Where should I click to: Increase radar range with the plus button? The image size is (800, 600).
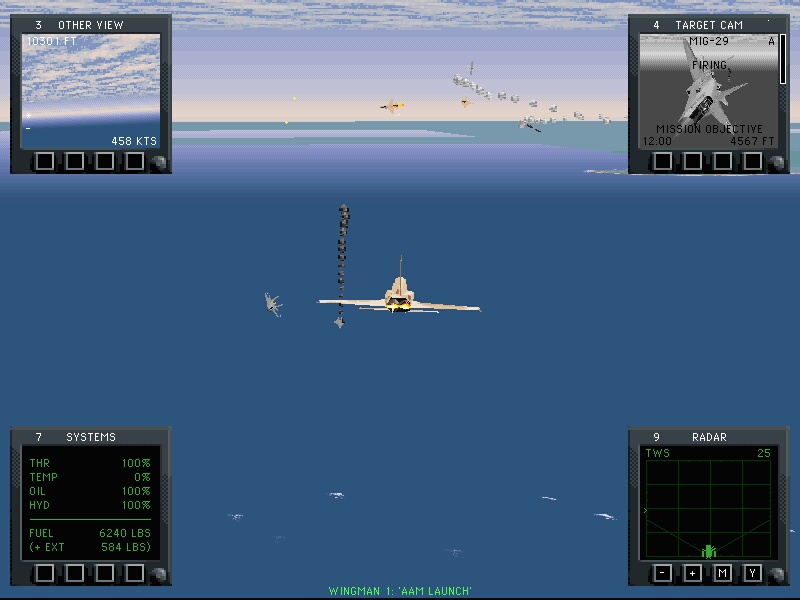coord(692,573)
